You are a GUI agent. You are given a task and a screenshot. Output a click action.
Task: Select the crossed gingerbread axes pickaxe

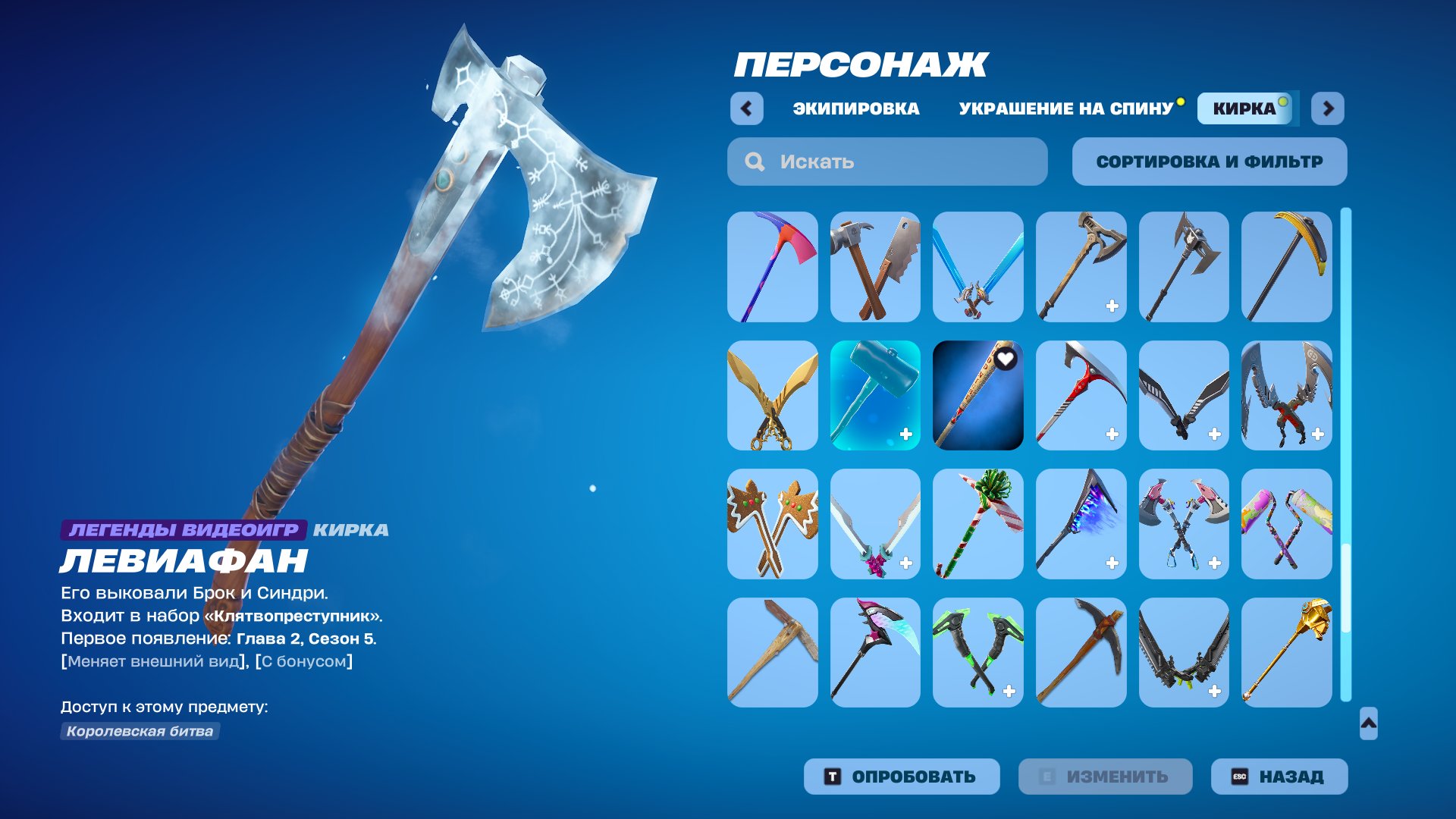tap(772, 523)
